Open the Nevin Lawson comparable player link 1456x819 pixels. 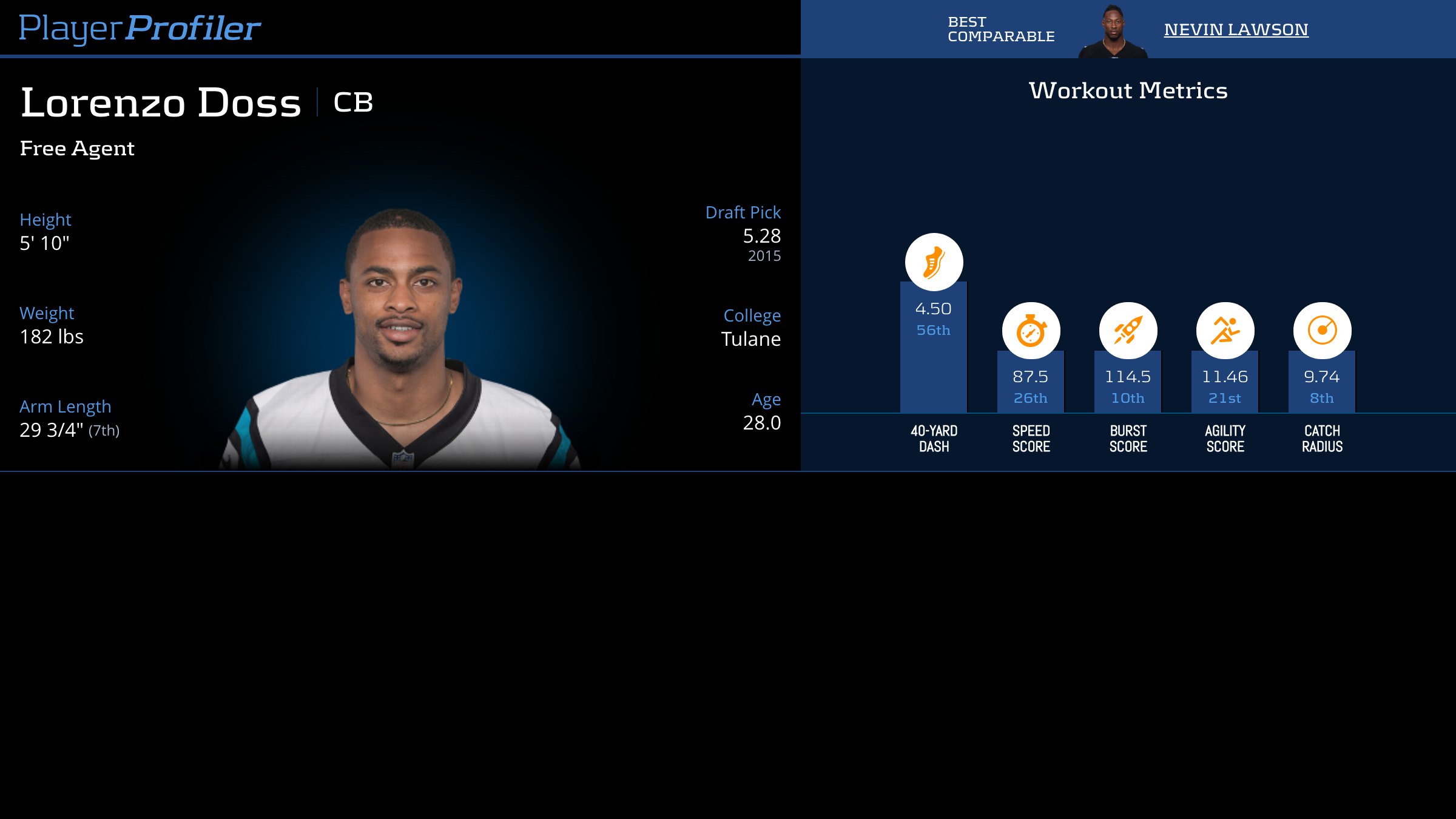point(1236,29)
